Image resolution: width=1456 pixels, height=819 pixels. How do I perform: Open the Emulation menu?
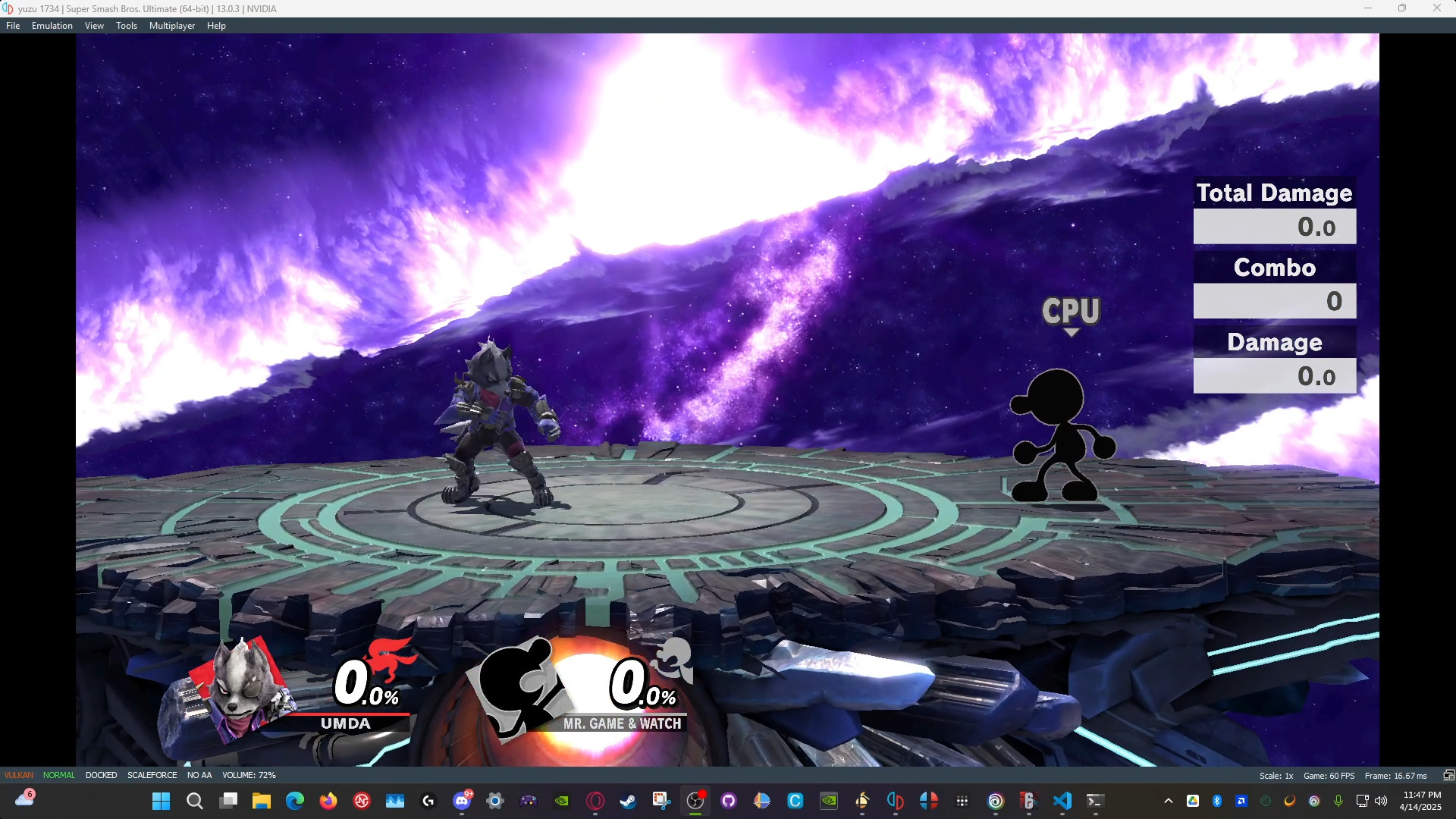click(x=51, y=25)
